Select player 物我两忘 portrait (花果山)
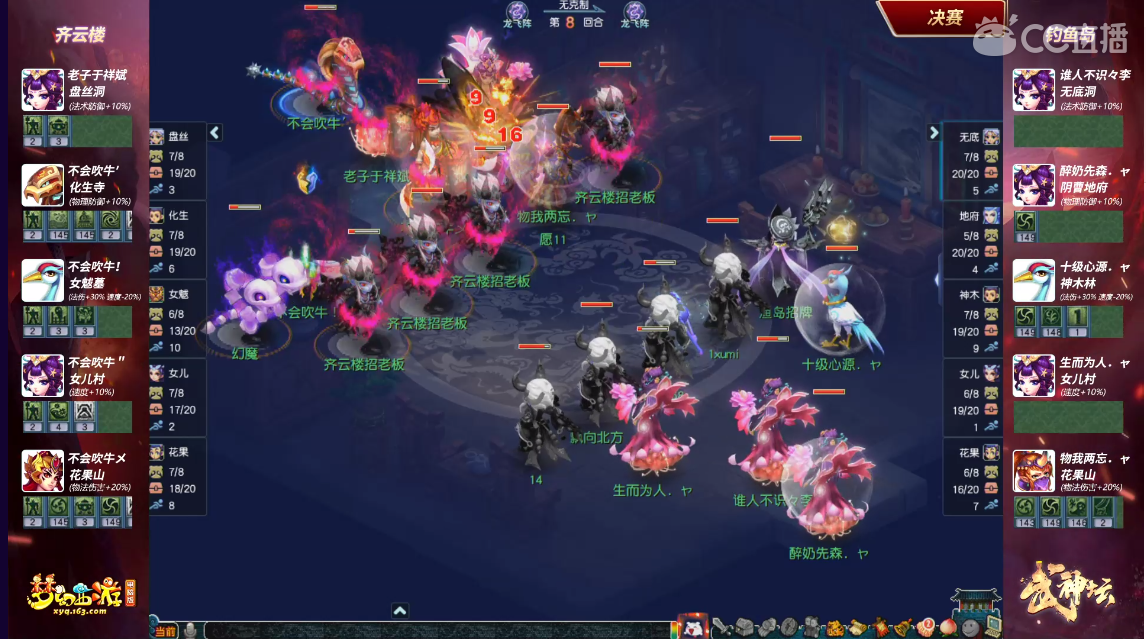The width and height of the screenshot is (1146, 639). [x=1033, y=471]
